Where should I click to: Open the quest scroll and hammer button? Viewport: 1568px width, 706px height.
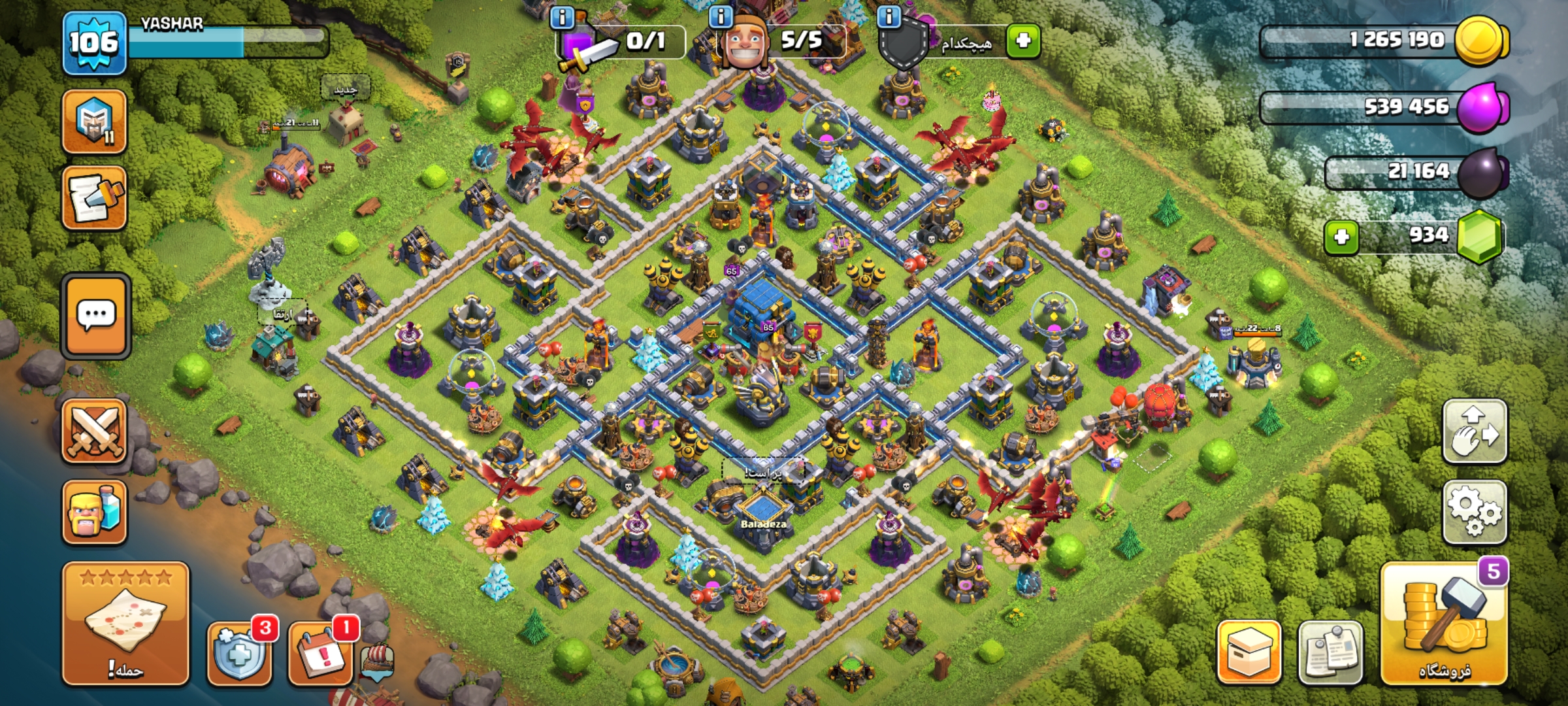click(94, 198)
